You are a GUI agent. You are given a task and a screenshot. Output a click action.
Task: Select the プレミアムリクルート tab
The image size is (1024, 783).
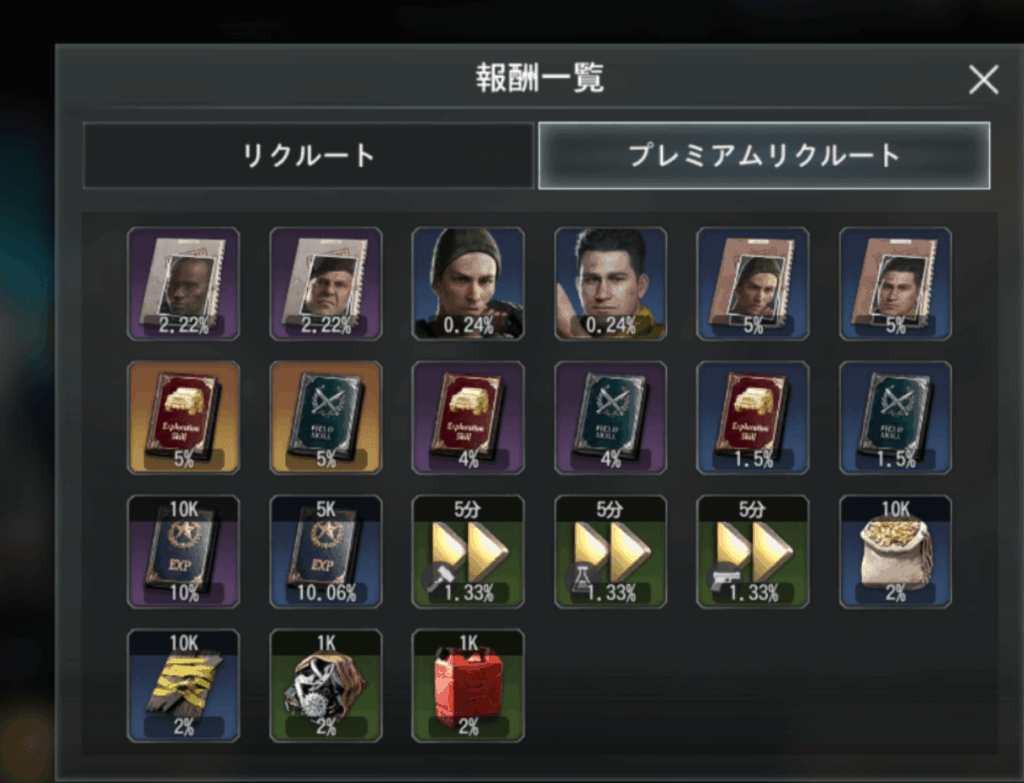tap(764, 156)
